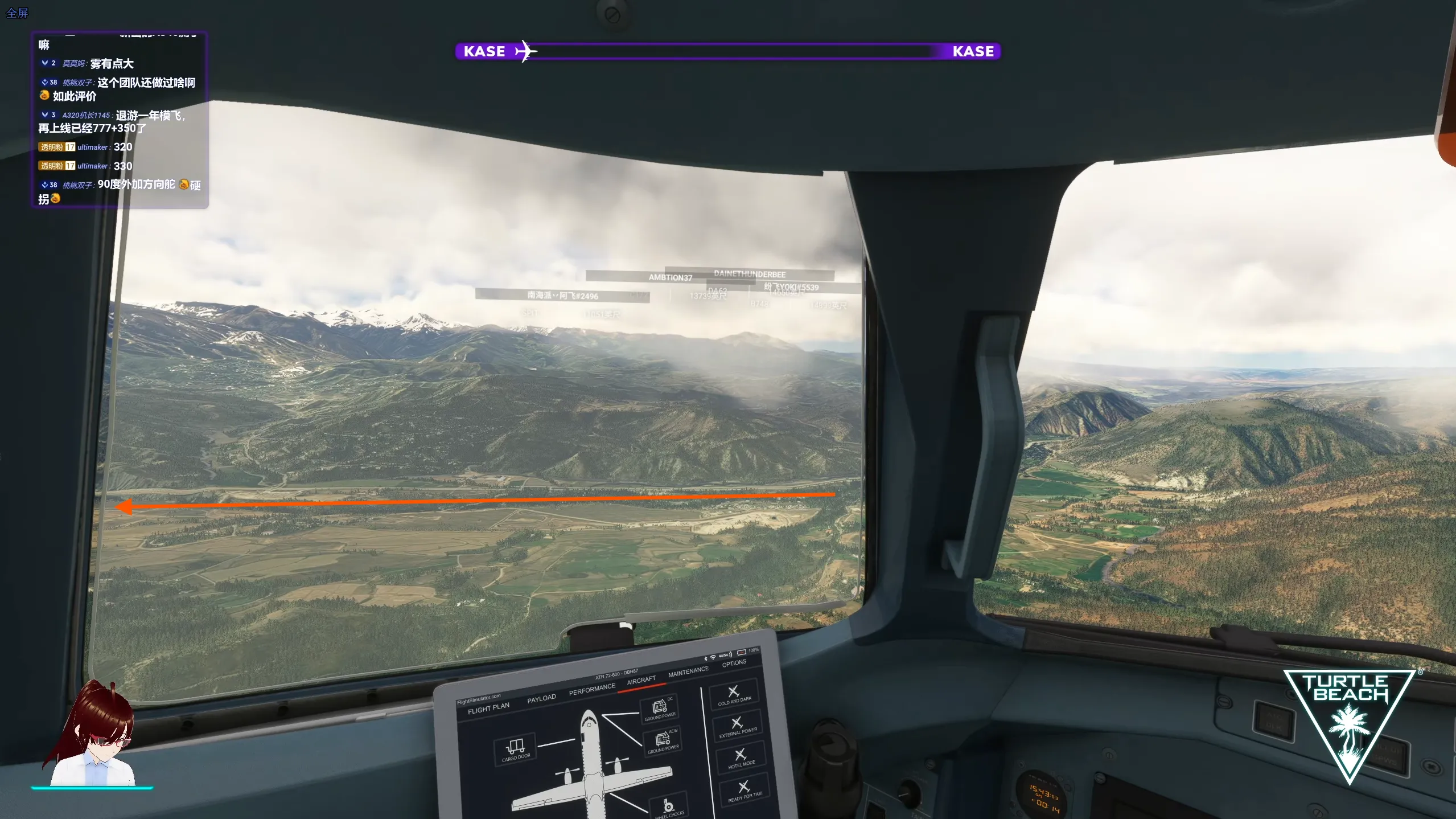Show the Aircraft tab
The height and width of the screenshot is (819, 1456).
coord(641,681)
